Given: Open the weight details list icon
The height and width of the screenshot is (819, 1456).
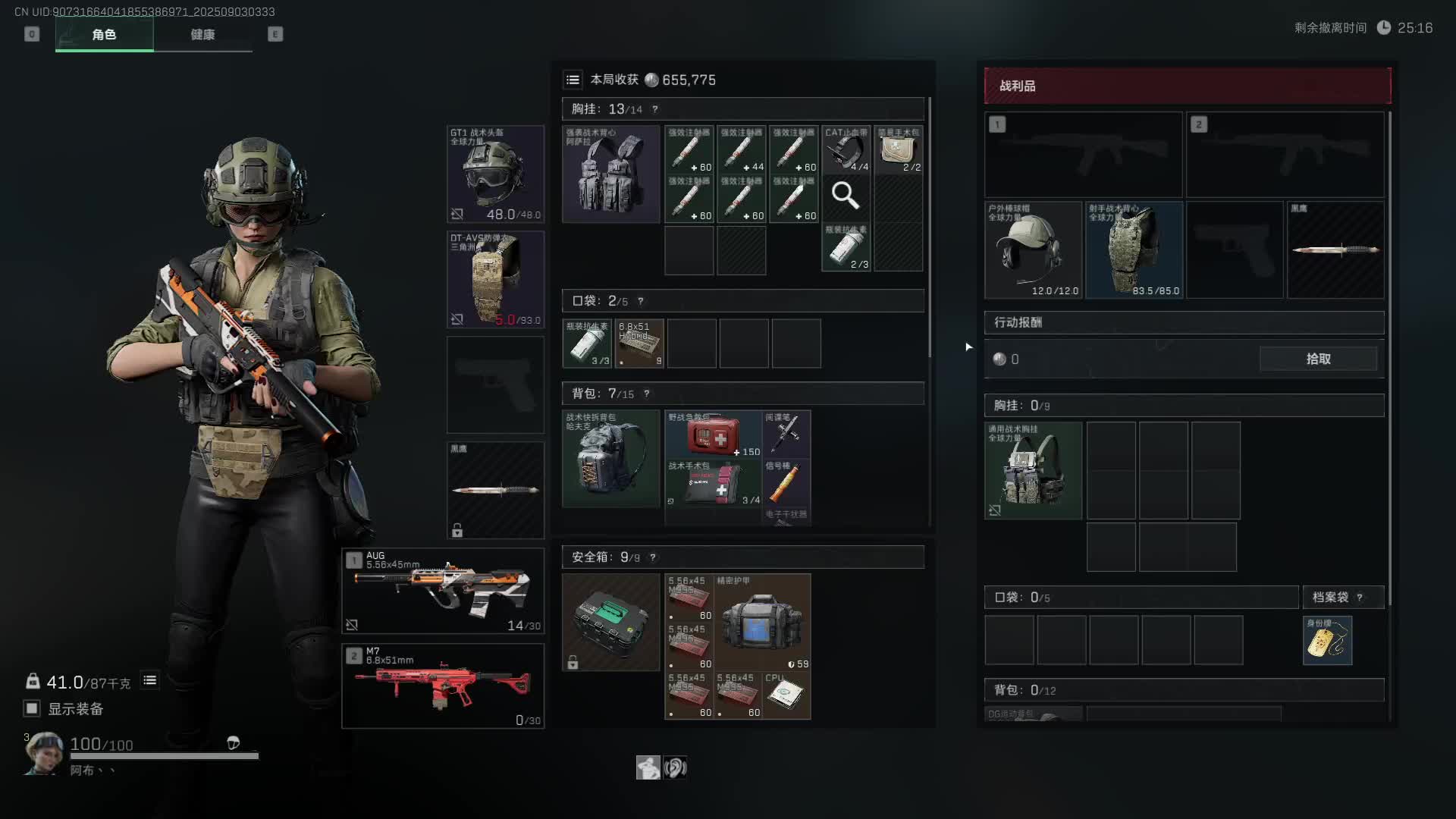Looking at the screenshot, I should tap(150, 681).
